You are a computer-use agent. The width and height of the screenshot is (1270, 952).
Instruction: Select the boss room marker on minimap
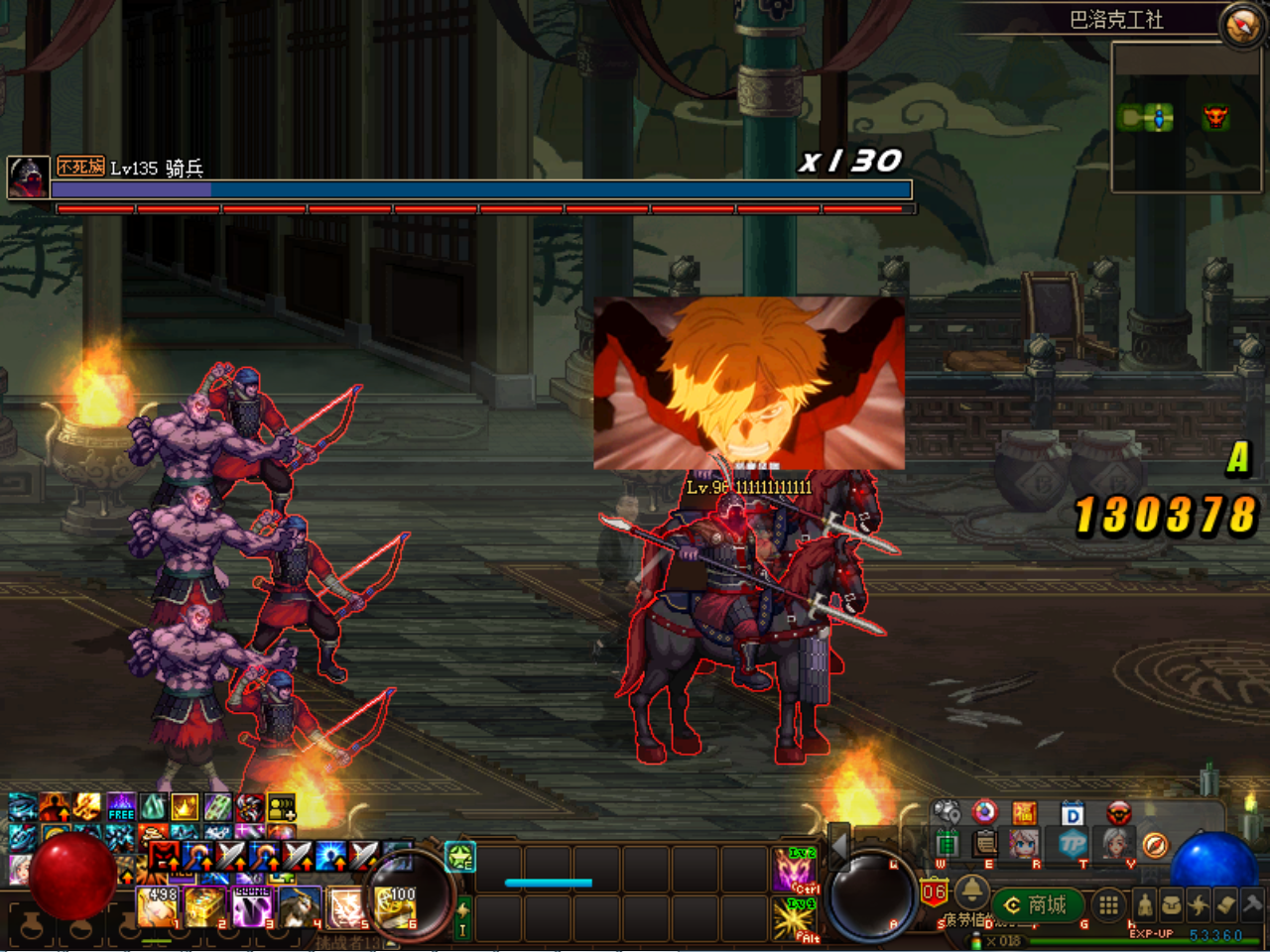(1215, 119)
